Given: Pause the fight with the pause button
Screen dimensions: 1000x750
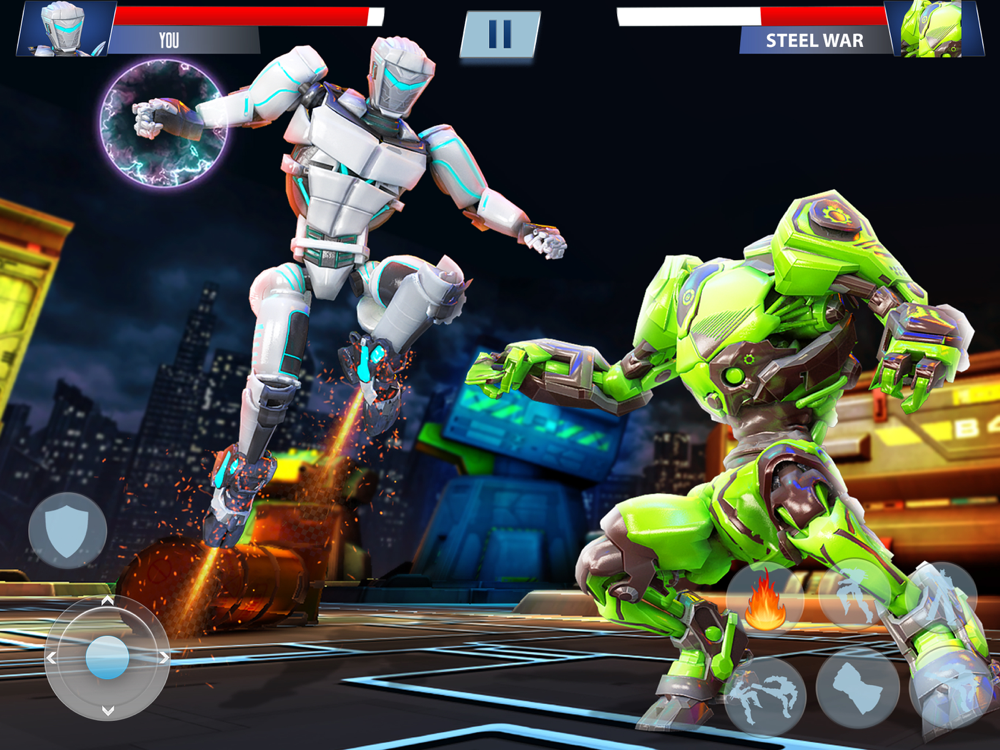Looking at the screenshot, I should click(499, 33).
